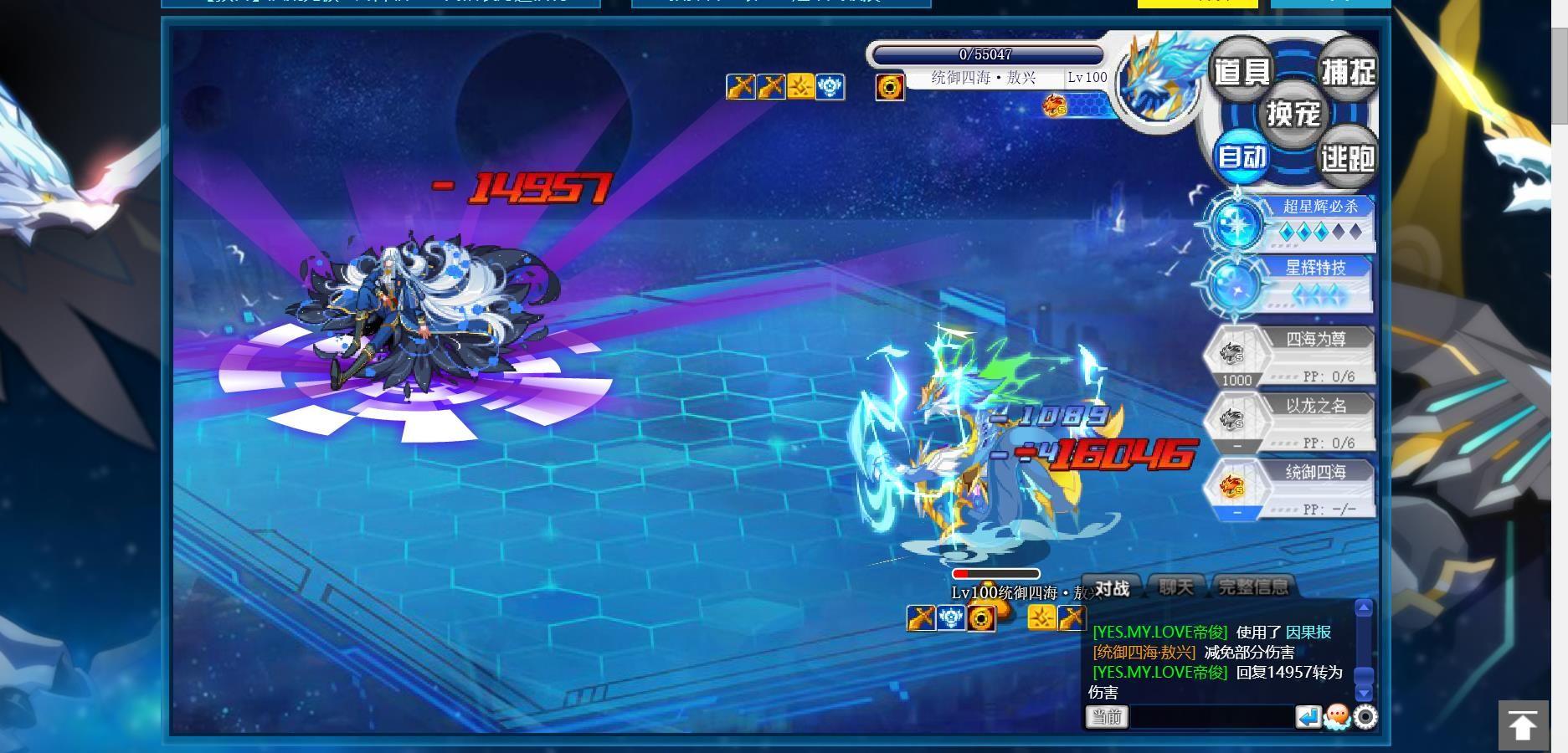The width and height of the screenshot is (1568, 753).
Task: Open the 道具 items menu
Action: tap(1242, 72)
